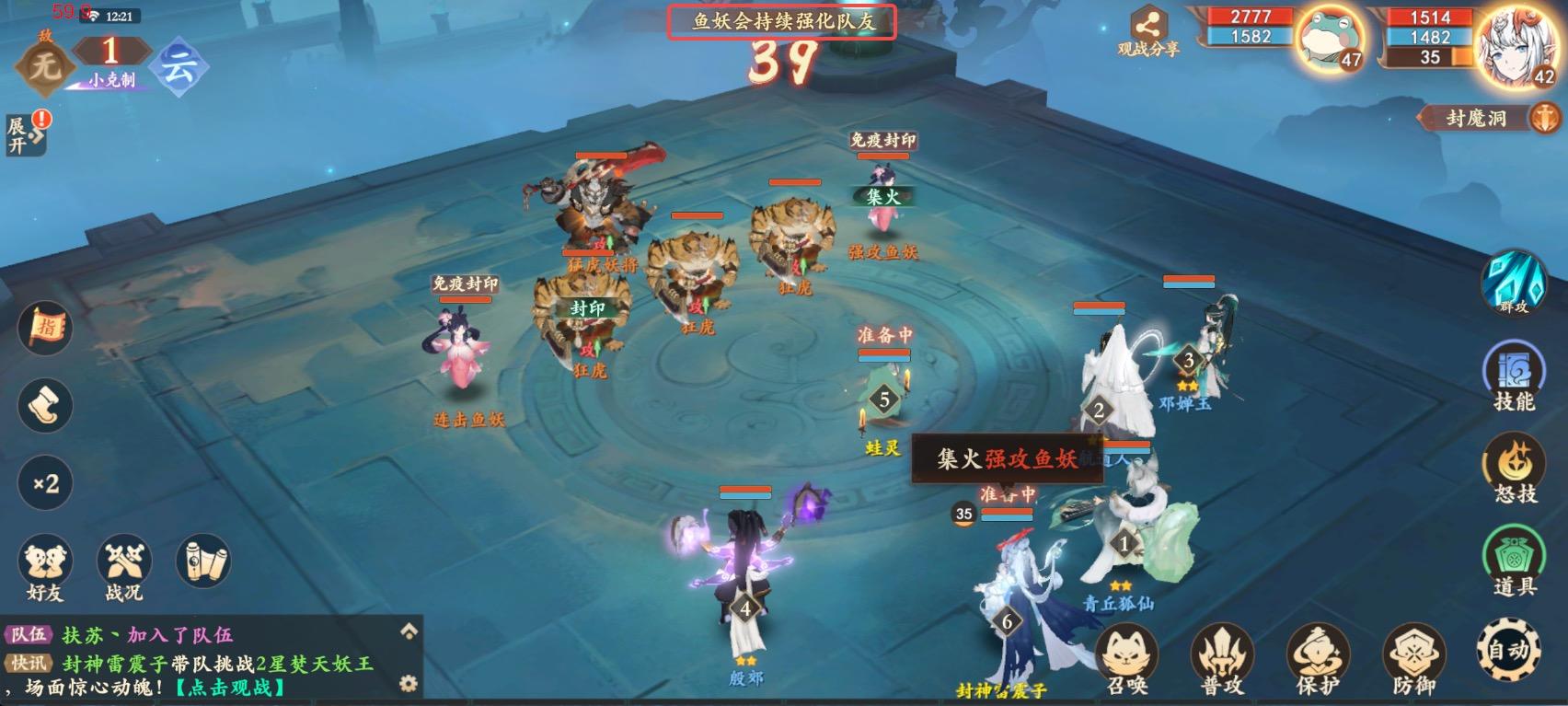Toggle the 自动 auto-battle button
Screen dimensions: 1568x706
1509,649
